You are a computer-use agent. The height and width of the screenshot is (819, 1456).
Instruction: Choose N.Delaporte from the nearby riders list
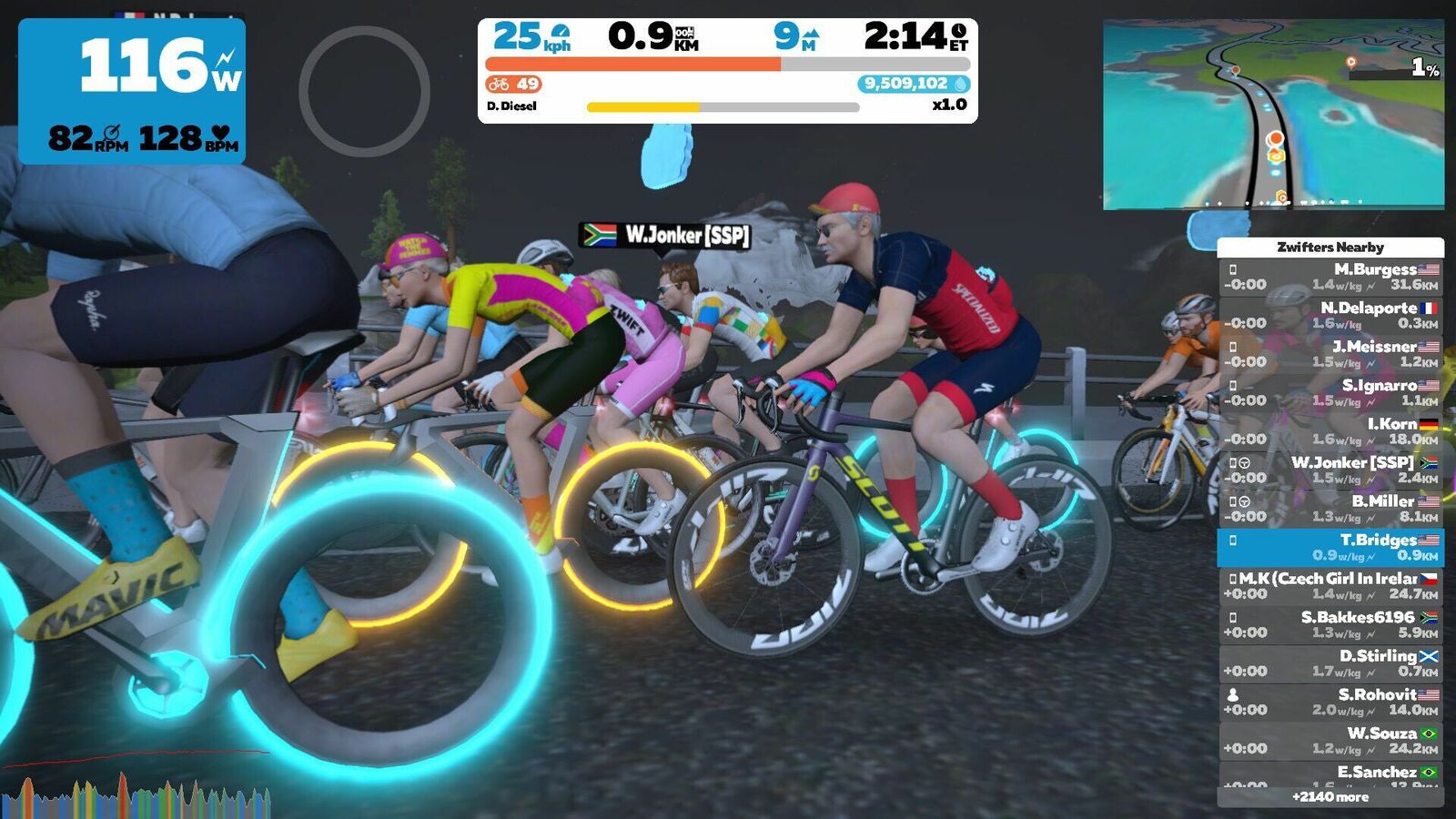pyautogui.click(x=1330, y=315)
